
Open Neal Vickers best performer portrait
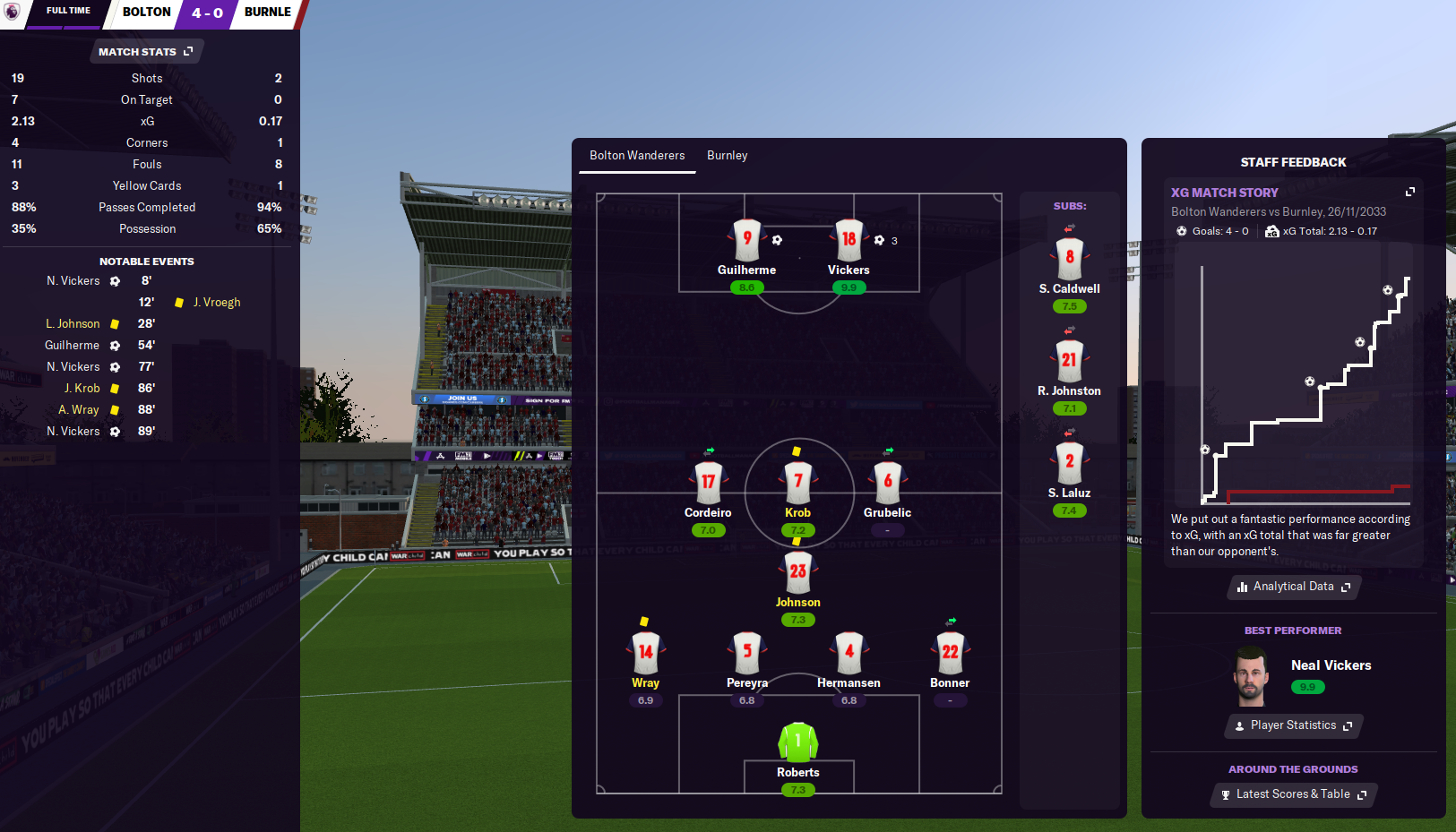[1251, 678]
